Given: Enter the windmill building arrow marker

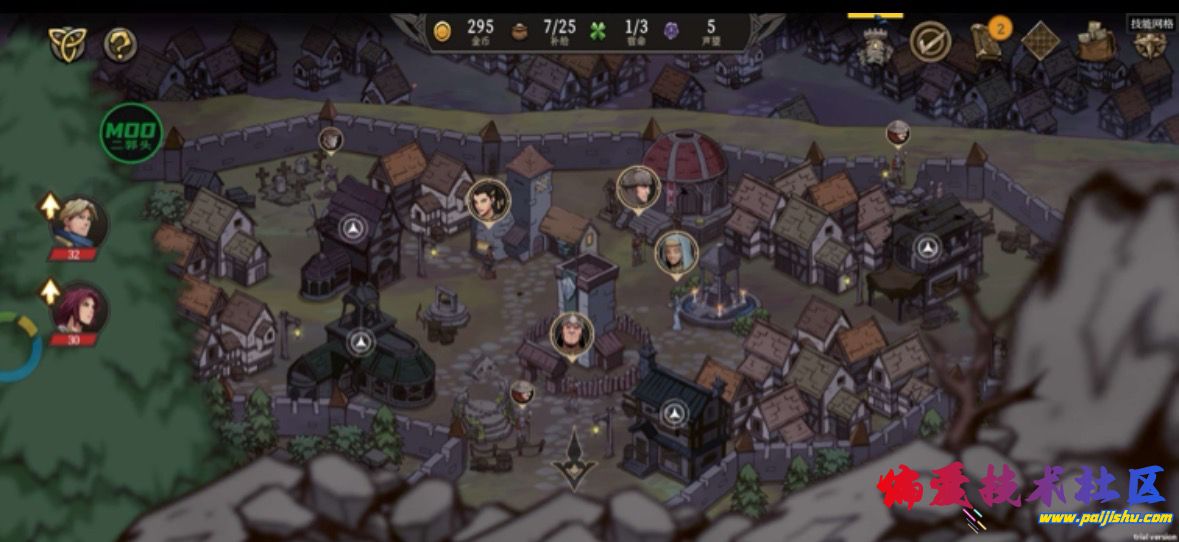Looking at the screenshot, I should click(352, 229).
